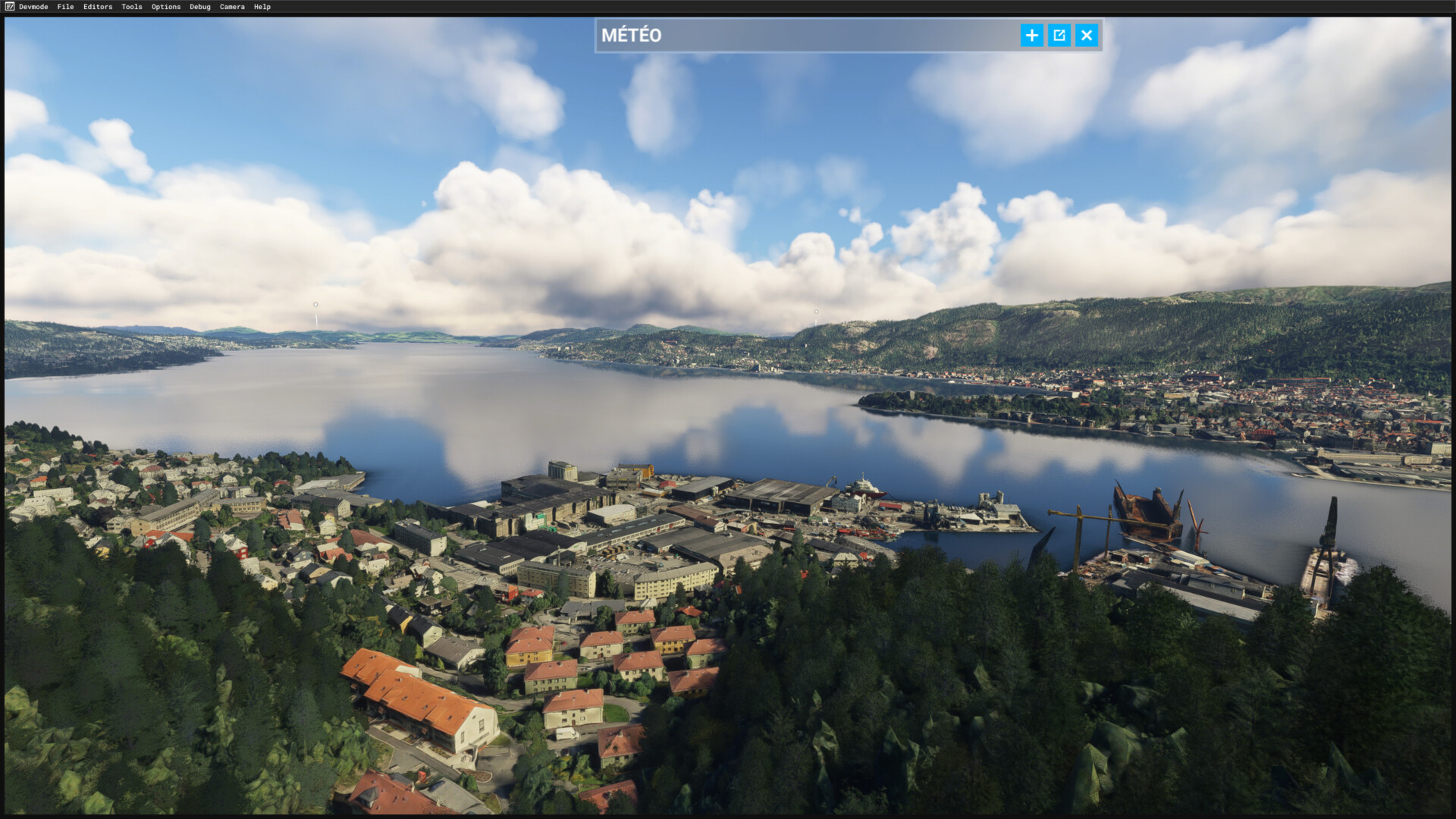Open the Camera menu

[232, 7]
